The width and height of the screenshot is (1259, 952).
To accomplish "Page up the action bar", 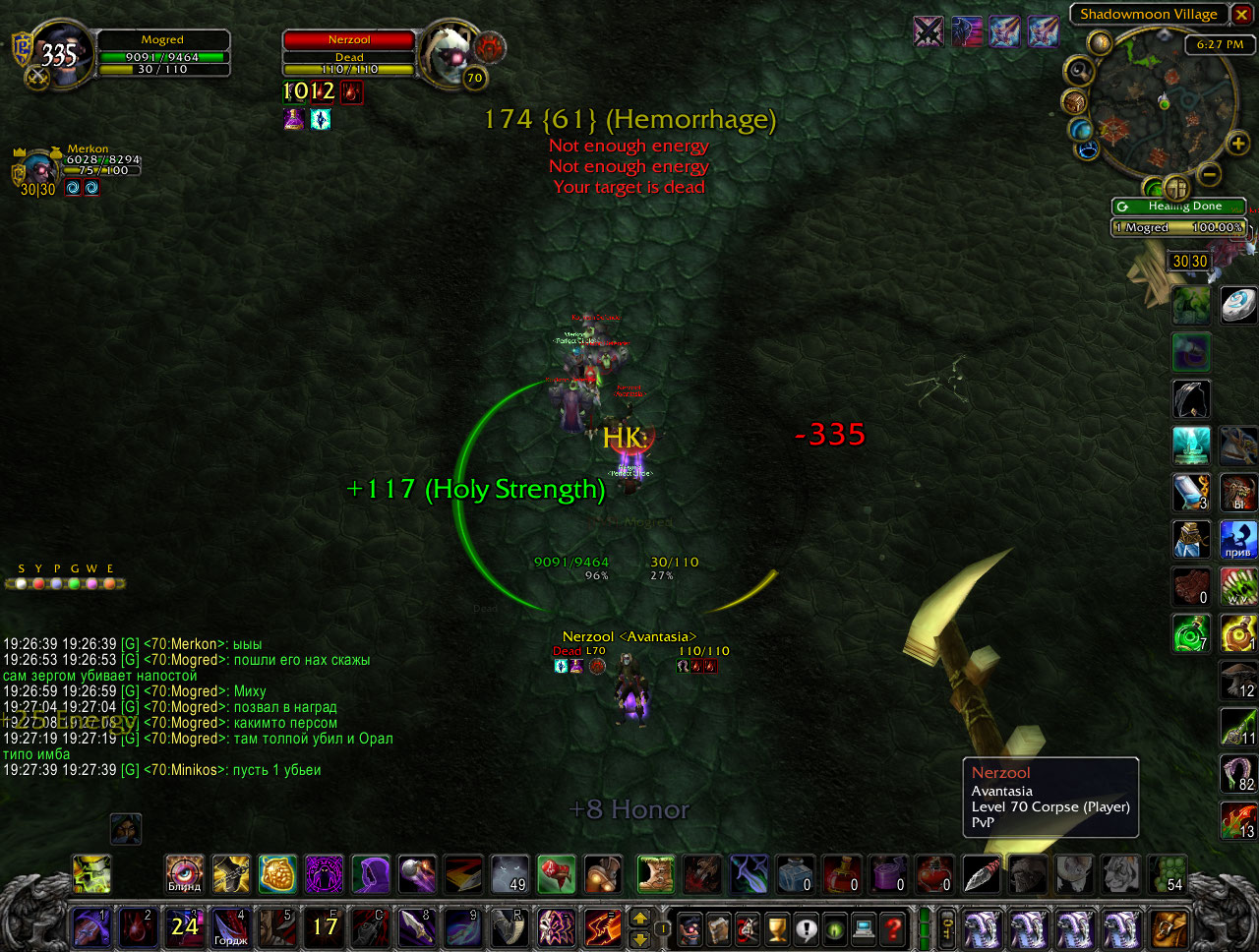I will point(640,918).
